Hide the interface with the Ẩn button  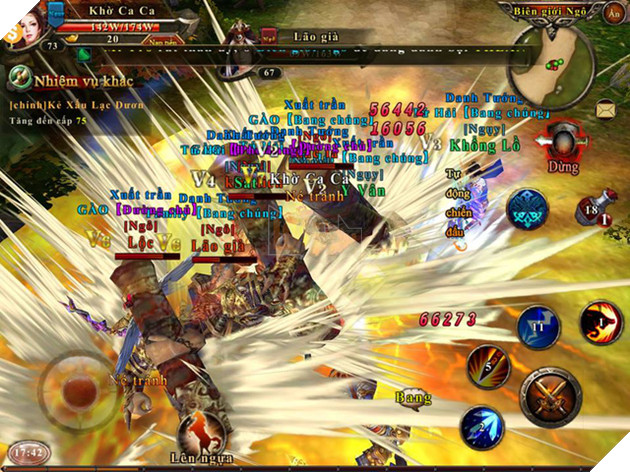click(614, 13)
